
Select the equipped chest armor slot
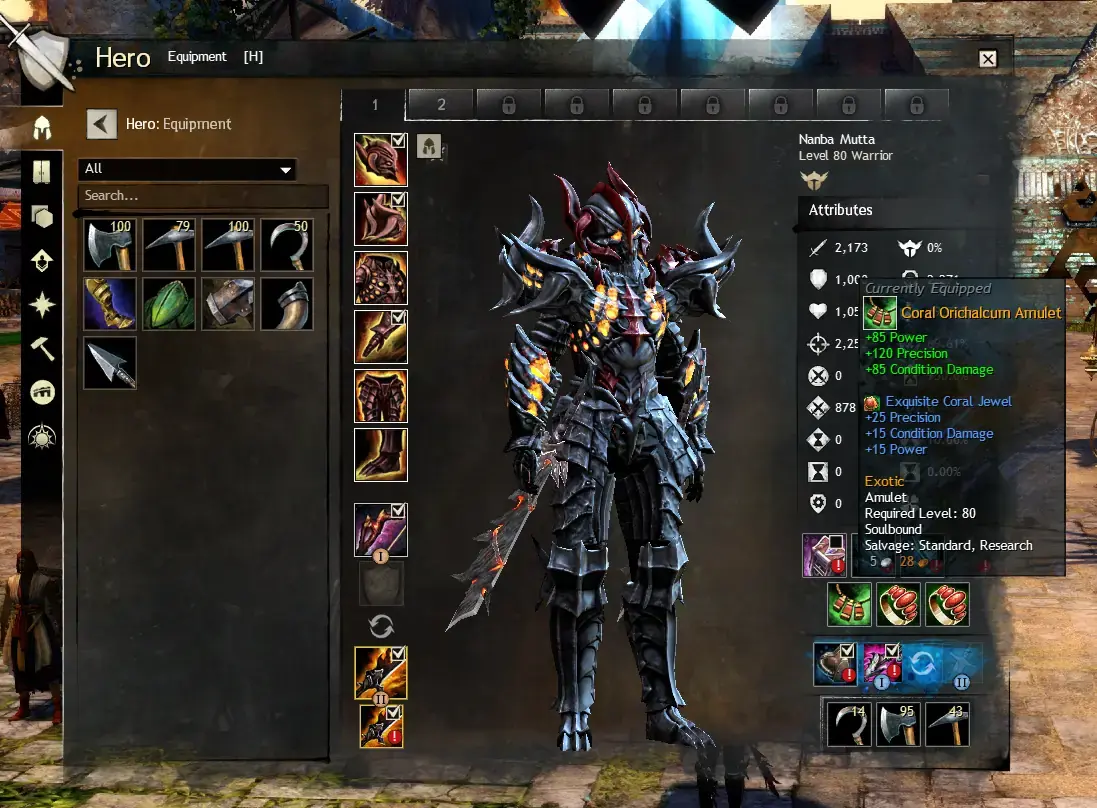pos(380,278)
